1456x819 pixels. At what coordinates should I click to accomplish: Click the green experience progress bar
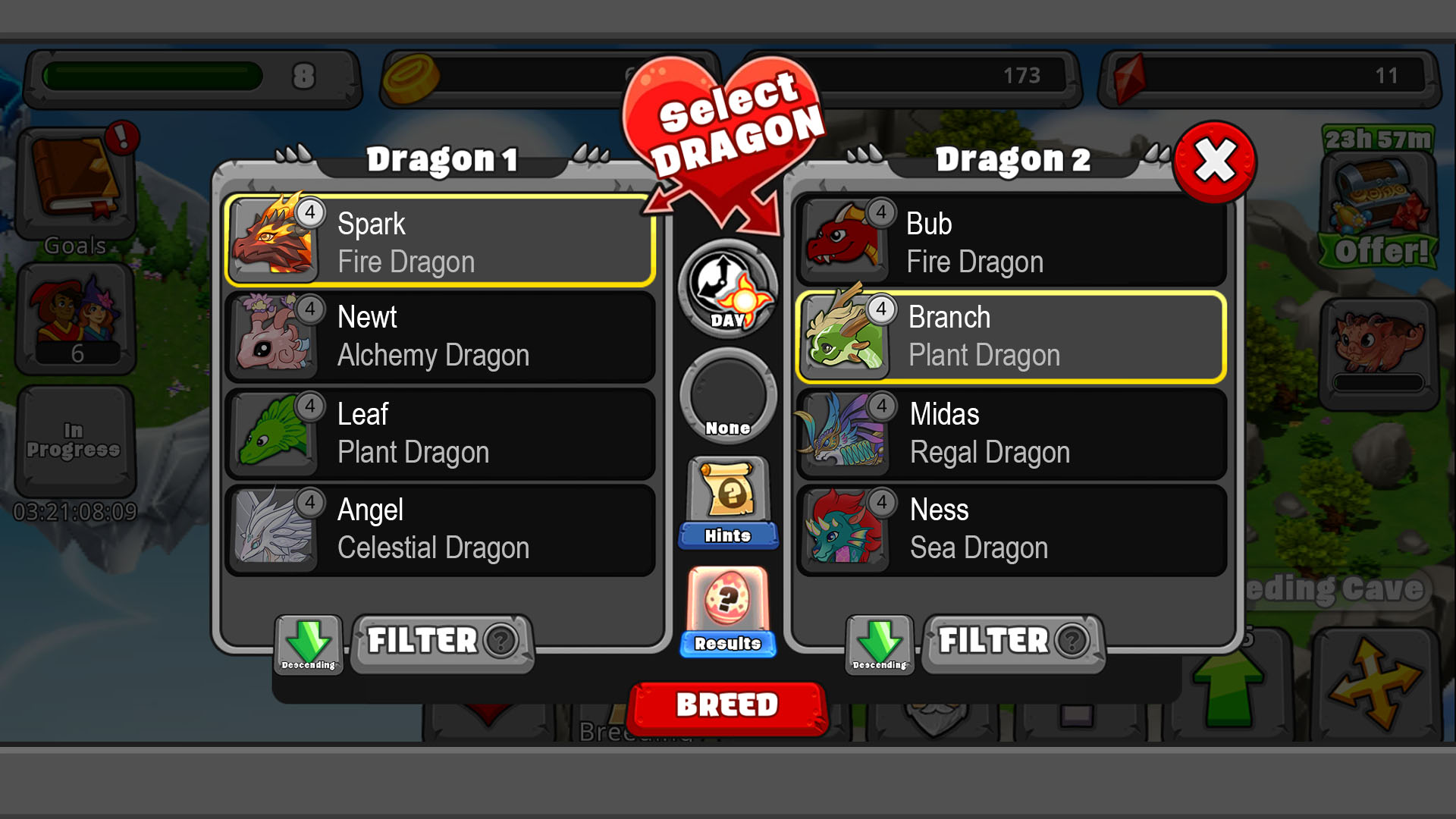coord(152,74)
